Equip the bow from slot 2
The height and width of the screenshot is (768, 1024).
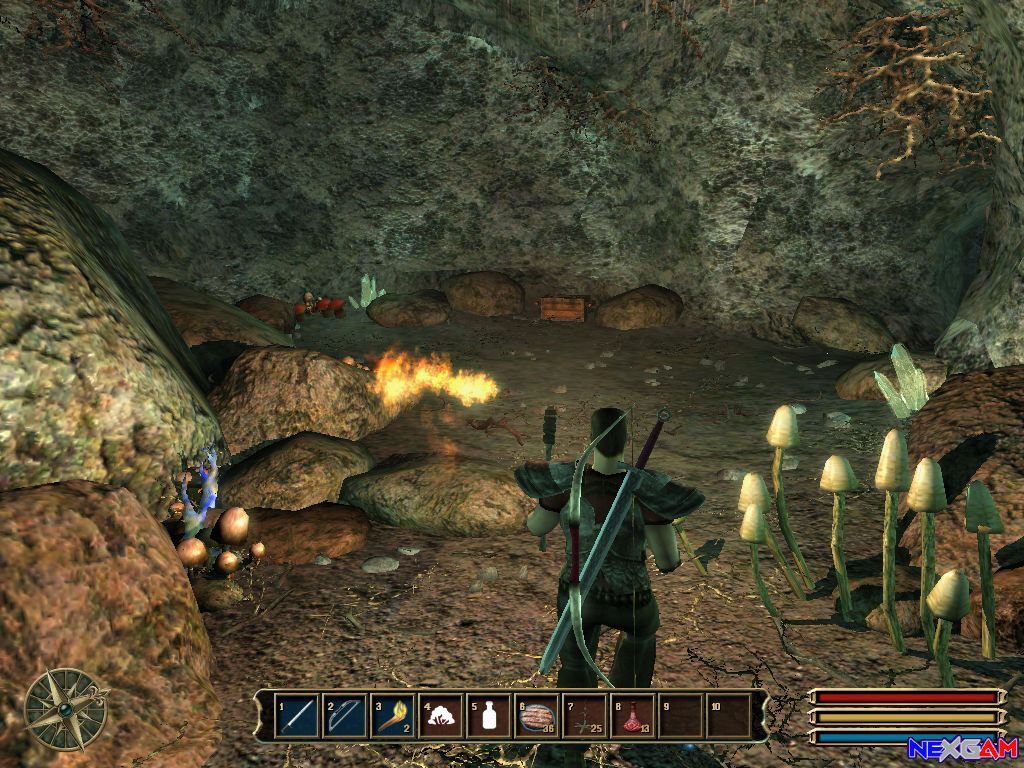point(344,716)
